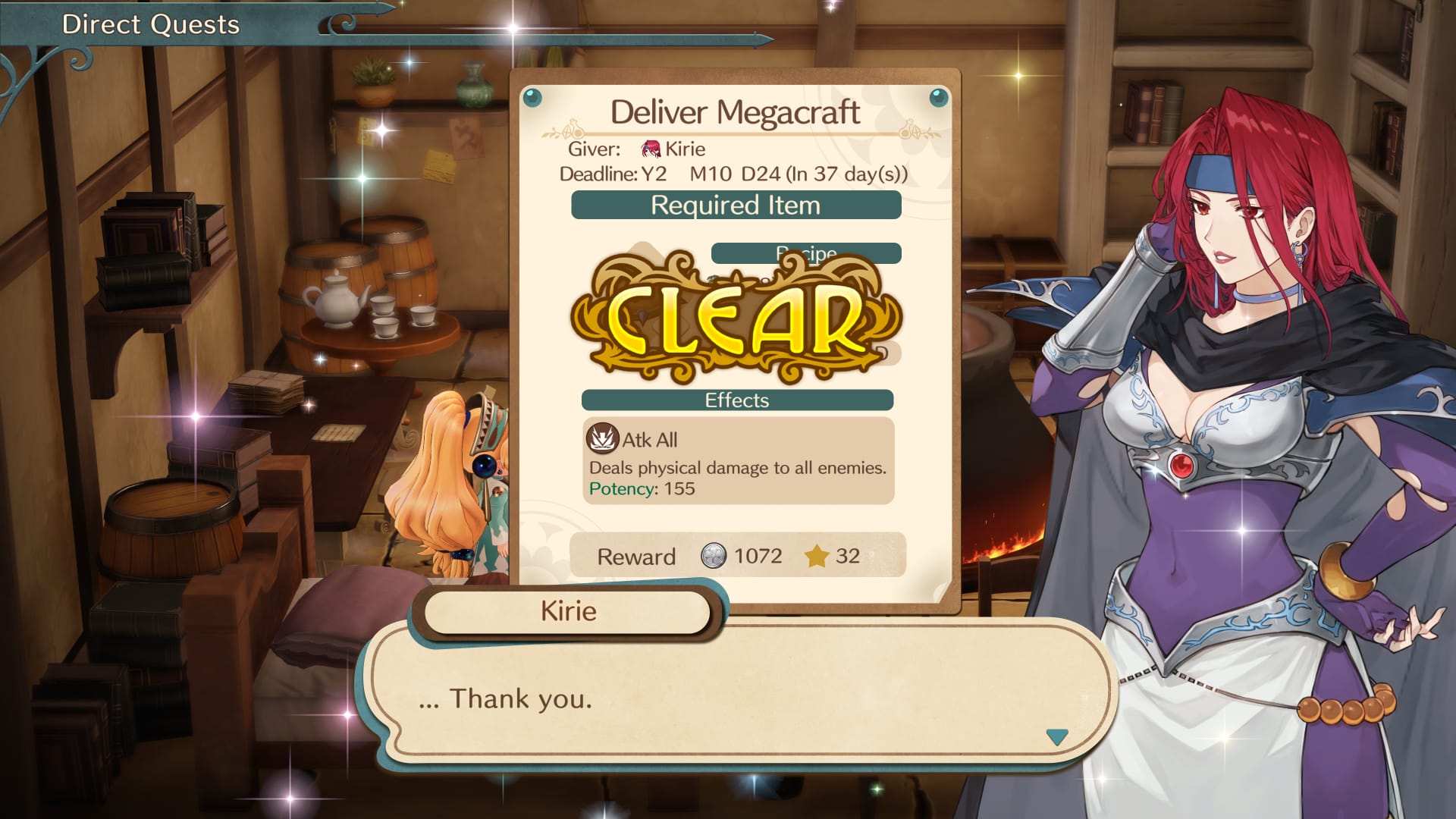The width and height of the screenshot is (1456, 819).
Task: Click the Required Item banner
Action: click(736, 205)
